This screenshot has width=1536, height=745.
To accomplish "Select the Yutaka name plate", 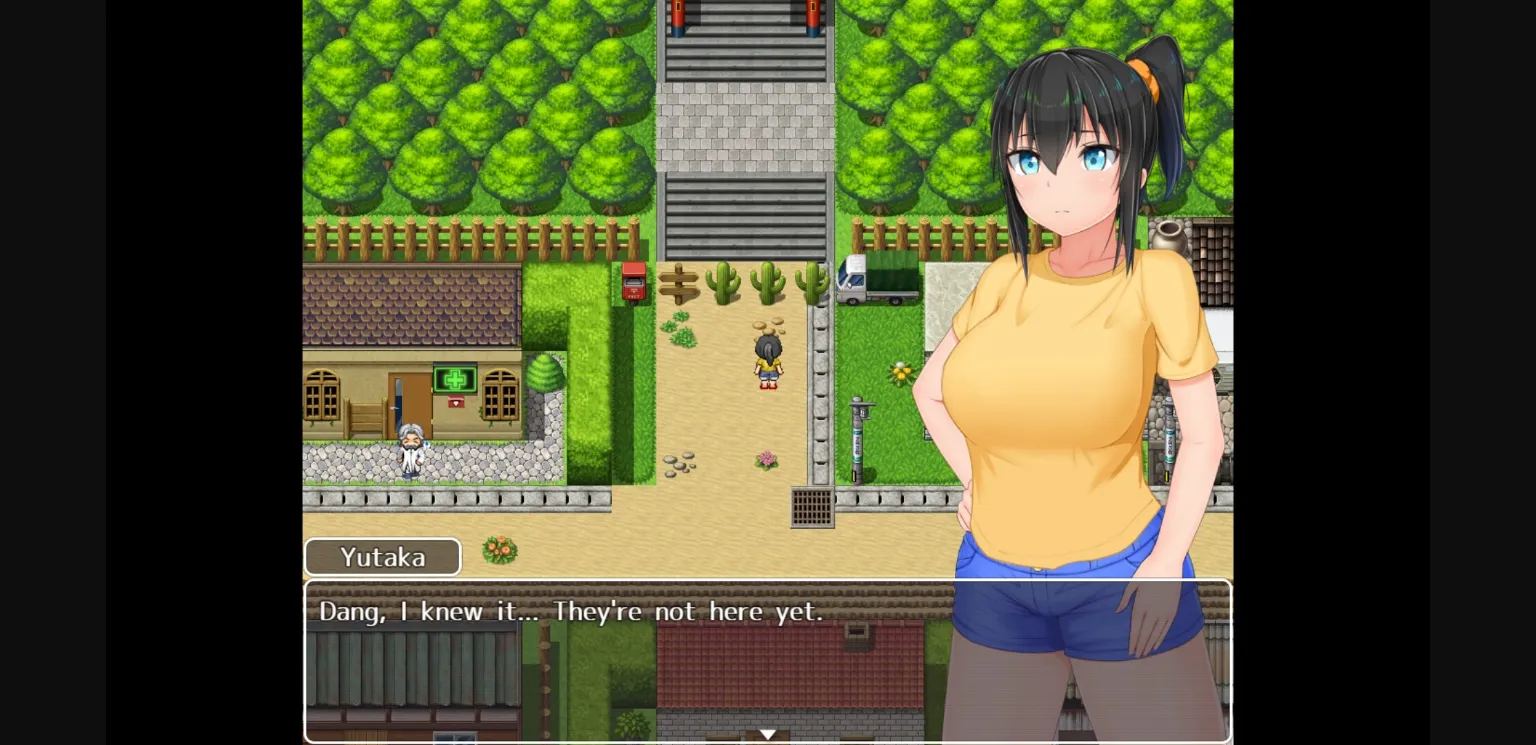I will pyautogui.click(x=382, y=557).
